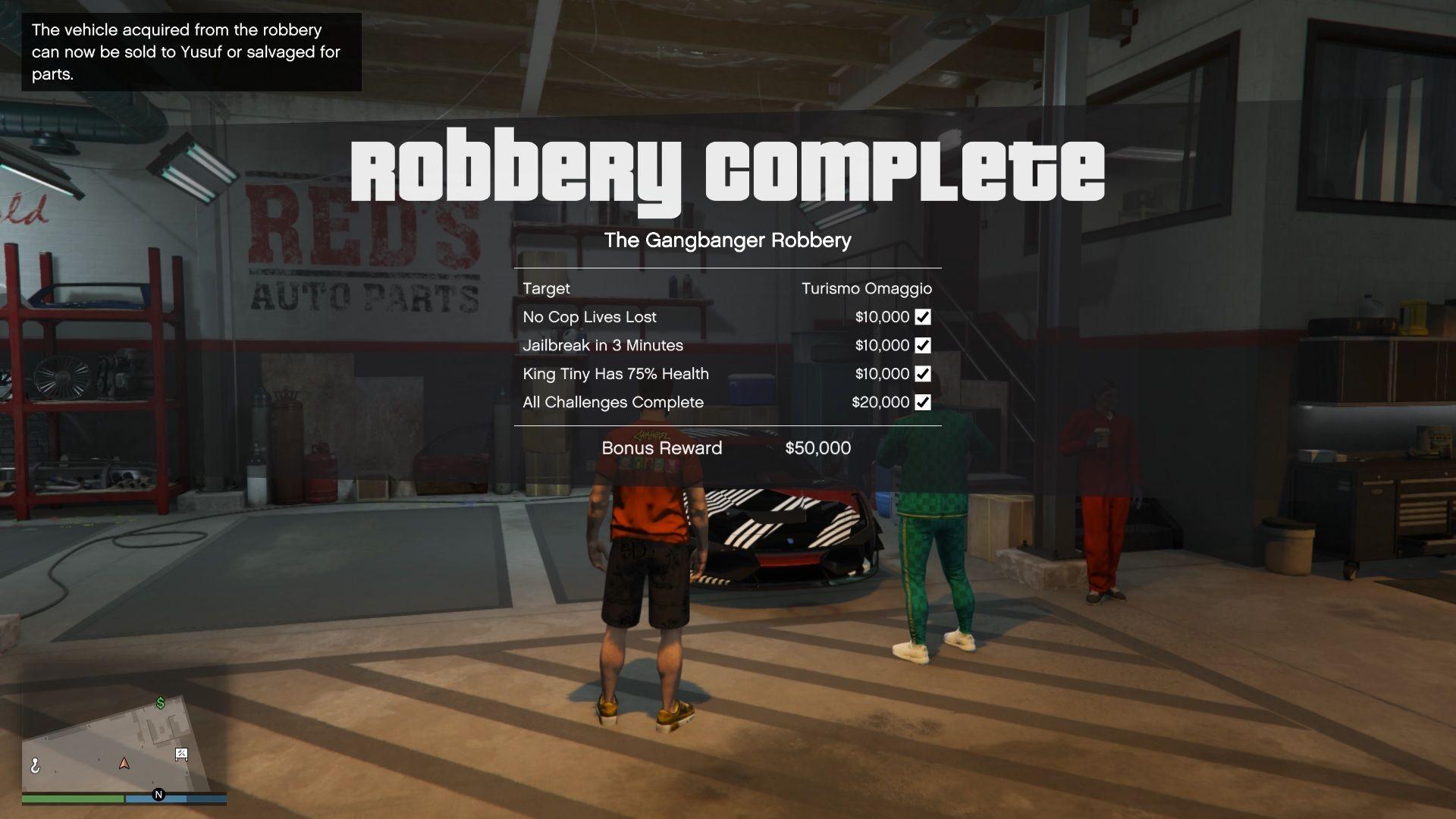Click the workbench blip on the minimap
This screenshot has height=819, width=1456.
pyautogui.click(x=181, y=755)
